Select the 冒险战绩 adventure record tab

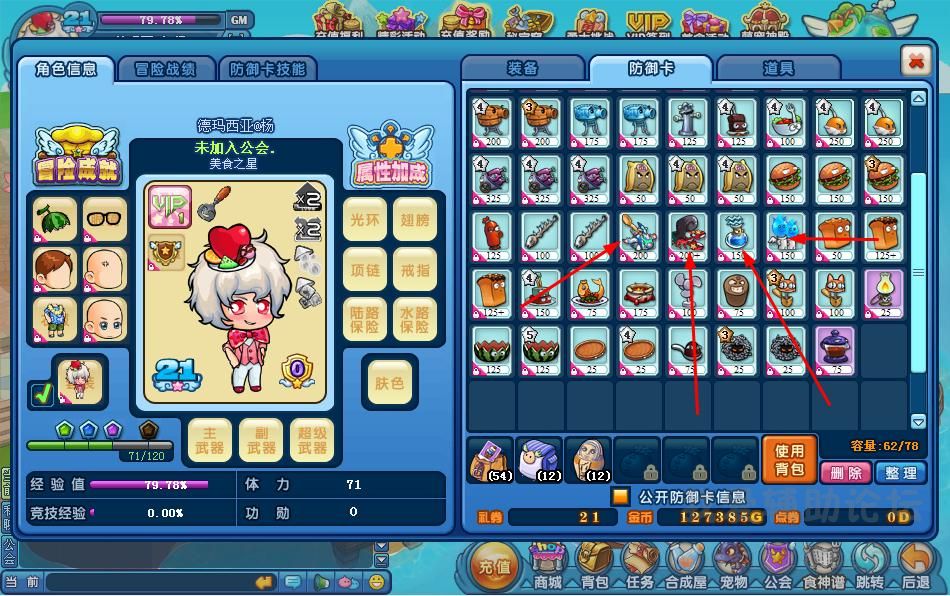[x=164, y=68]
